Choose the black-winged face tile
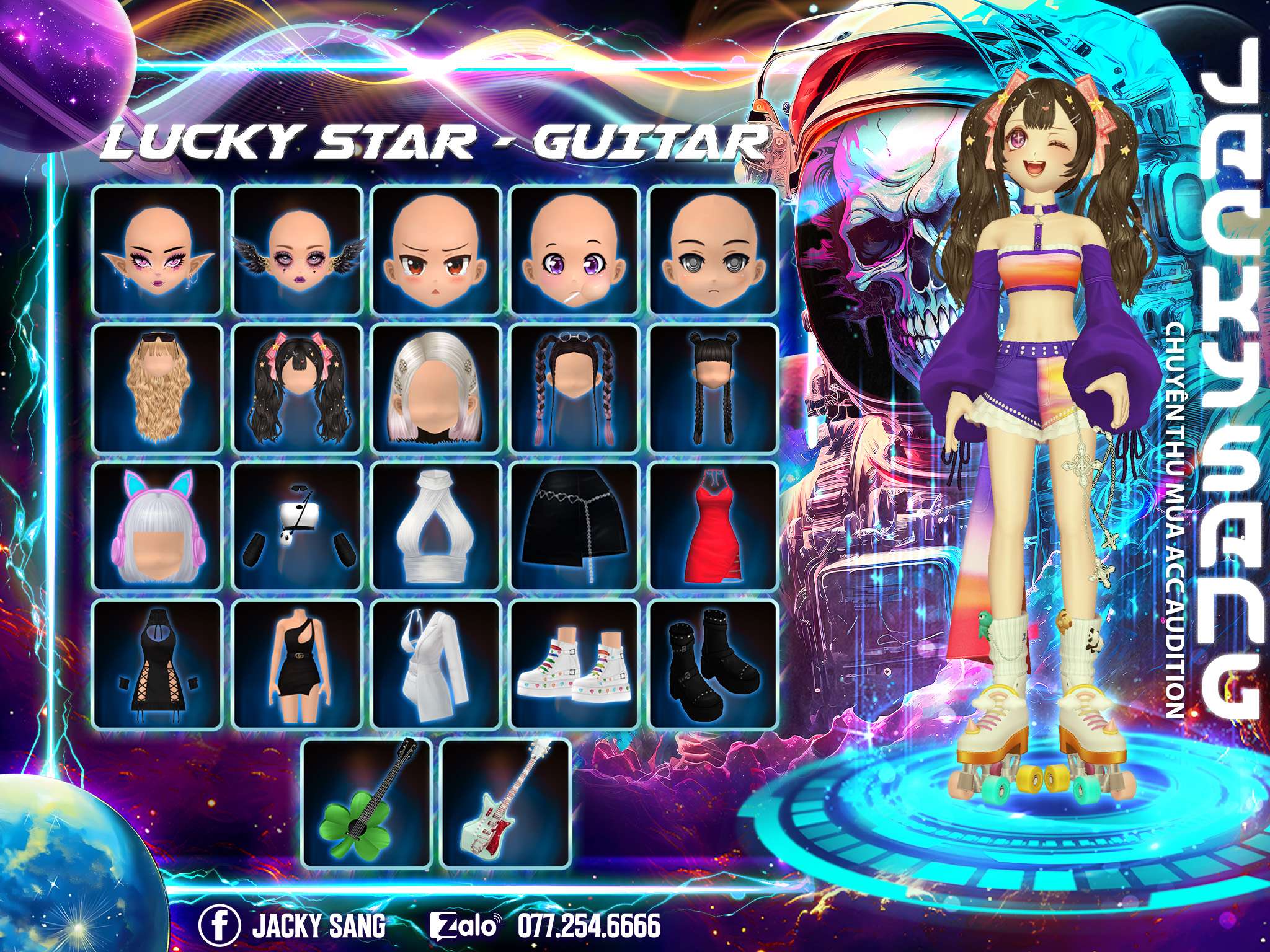This screenshot has width=1270, height=952. tap(296, 250)
